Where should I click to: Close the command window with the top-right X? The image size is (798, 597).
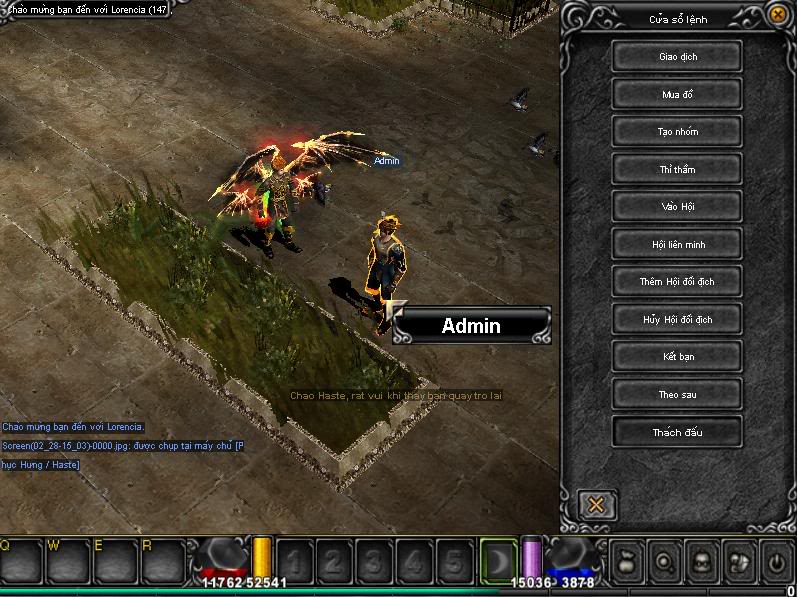[778, 14]
